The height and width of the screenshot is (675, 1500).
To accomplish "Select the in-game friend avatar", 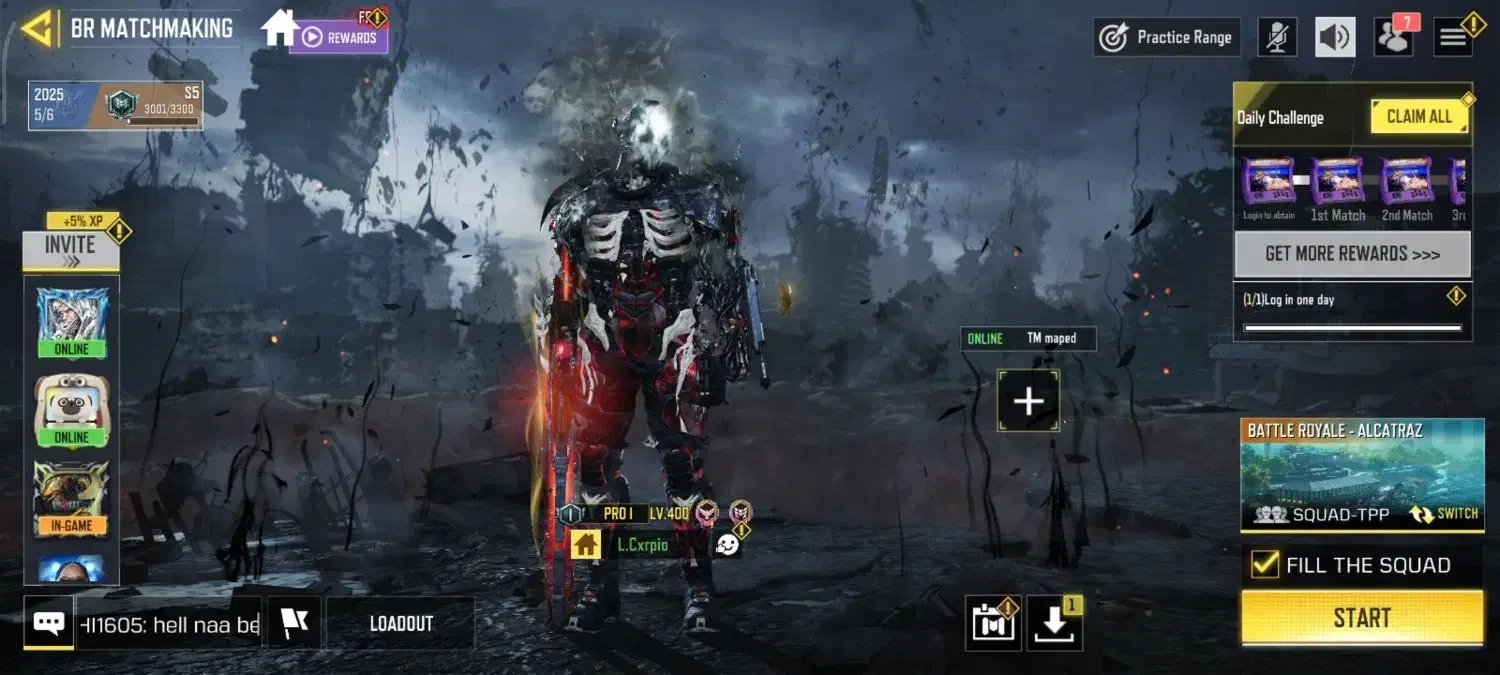I will click(x=72, y=497).
